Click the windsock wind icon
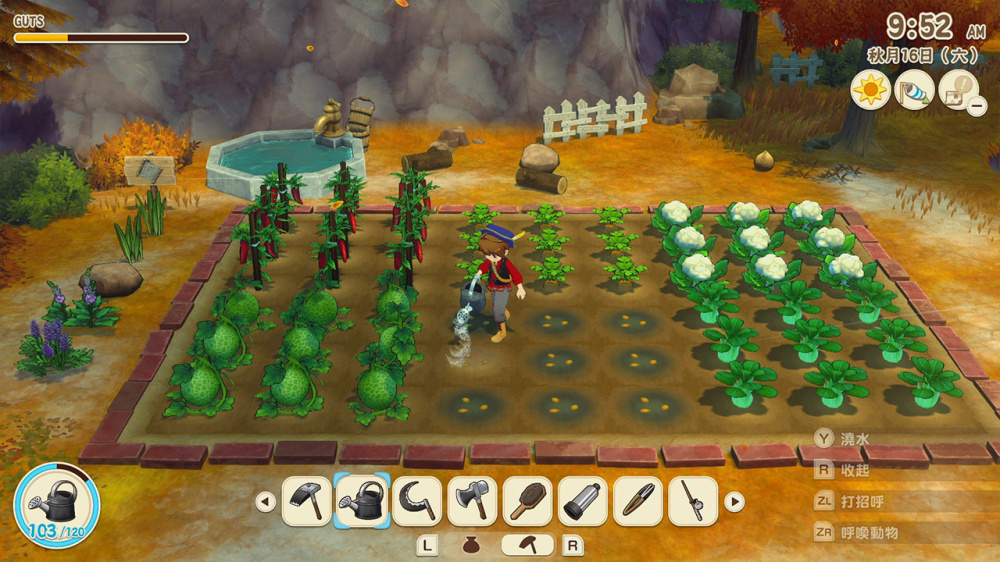Viewport: 1000px width, 562px height. (x=914, y=90)
